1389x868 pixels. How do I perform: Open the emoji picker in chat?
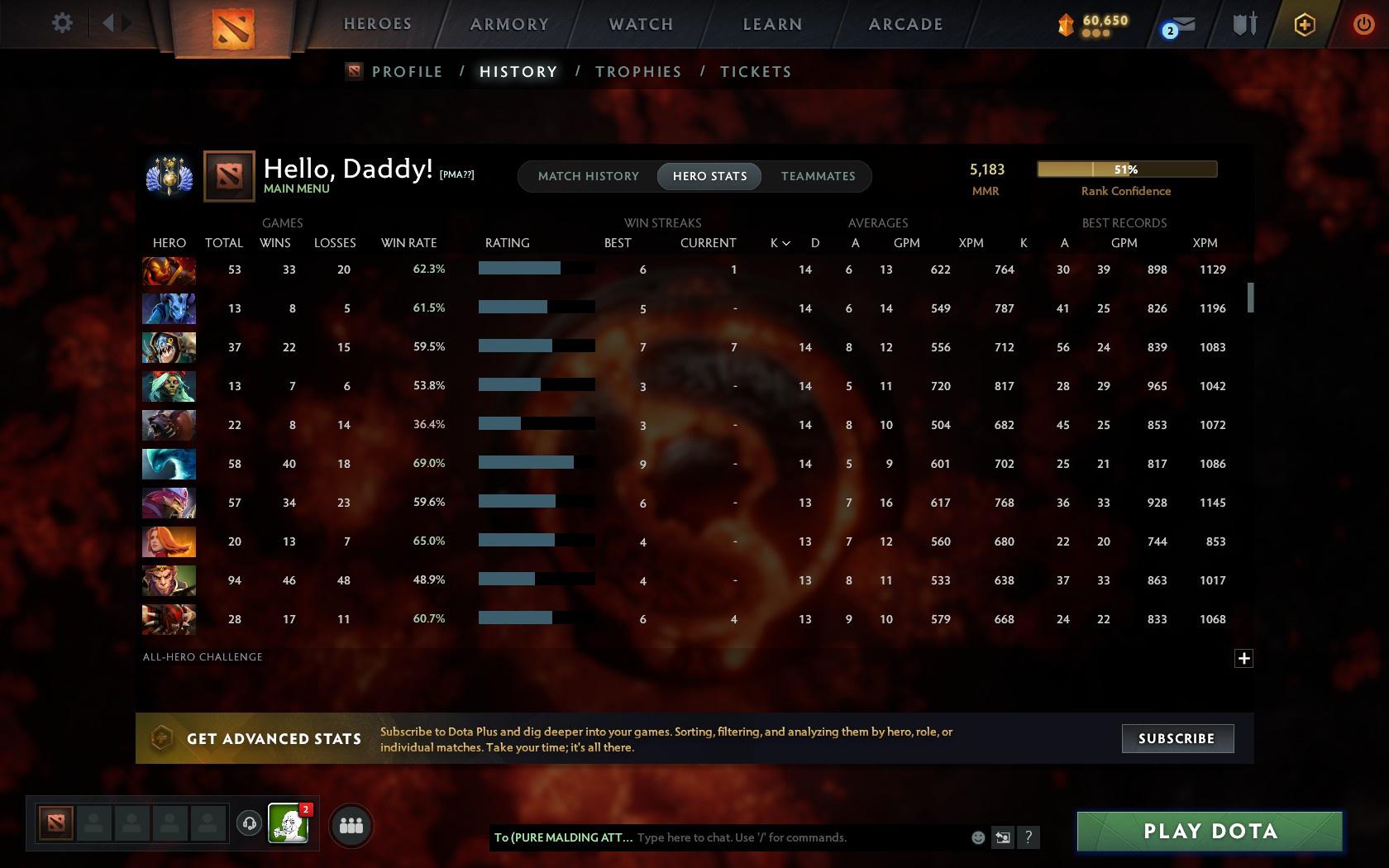(x=978, y=837)
